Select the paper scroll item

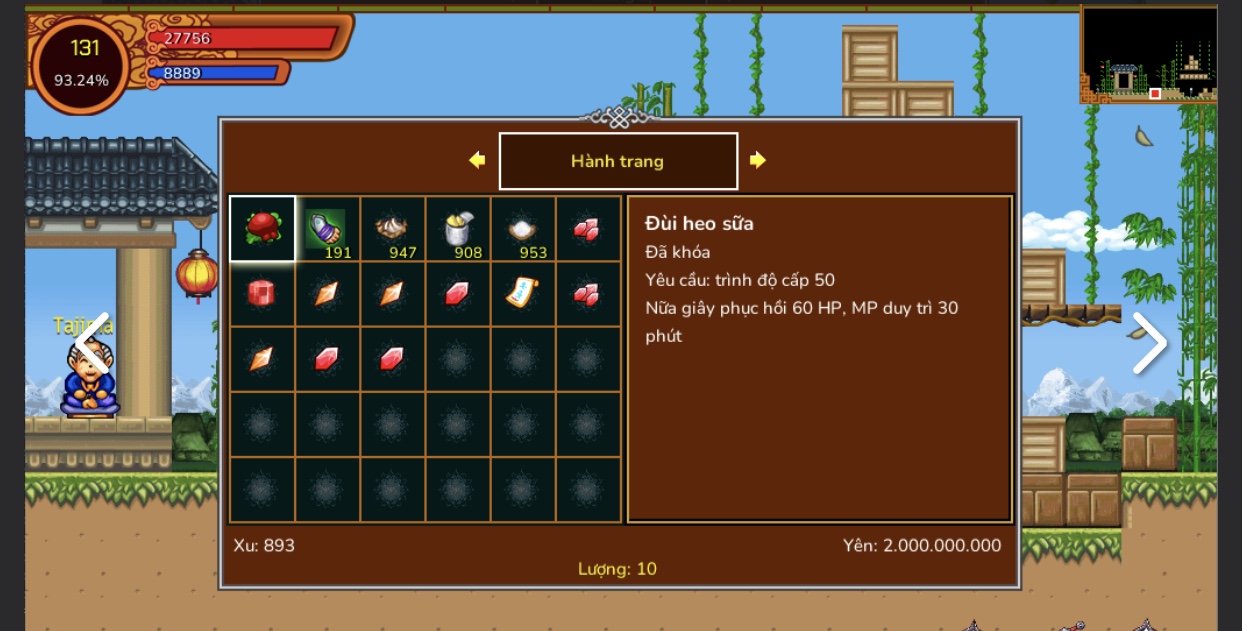click(522, 294)
